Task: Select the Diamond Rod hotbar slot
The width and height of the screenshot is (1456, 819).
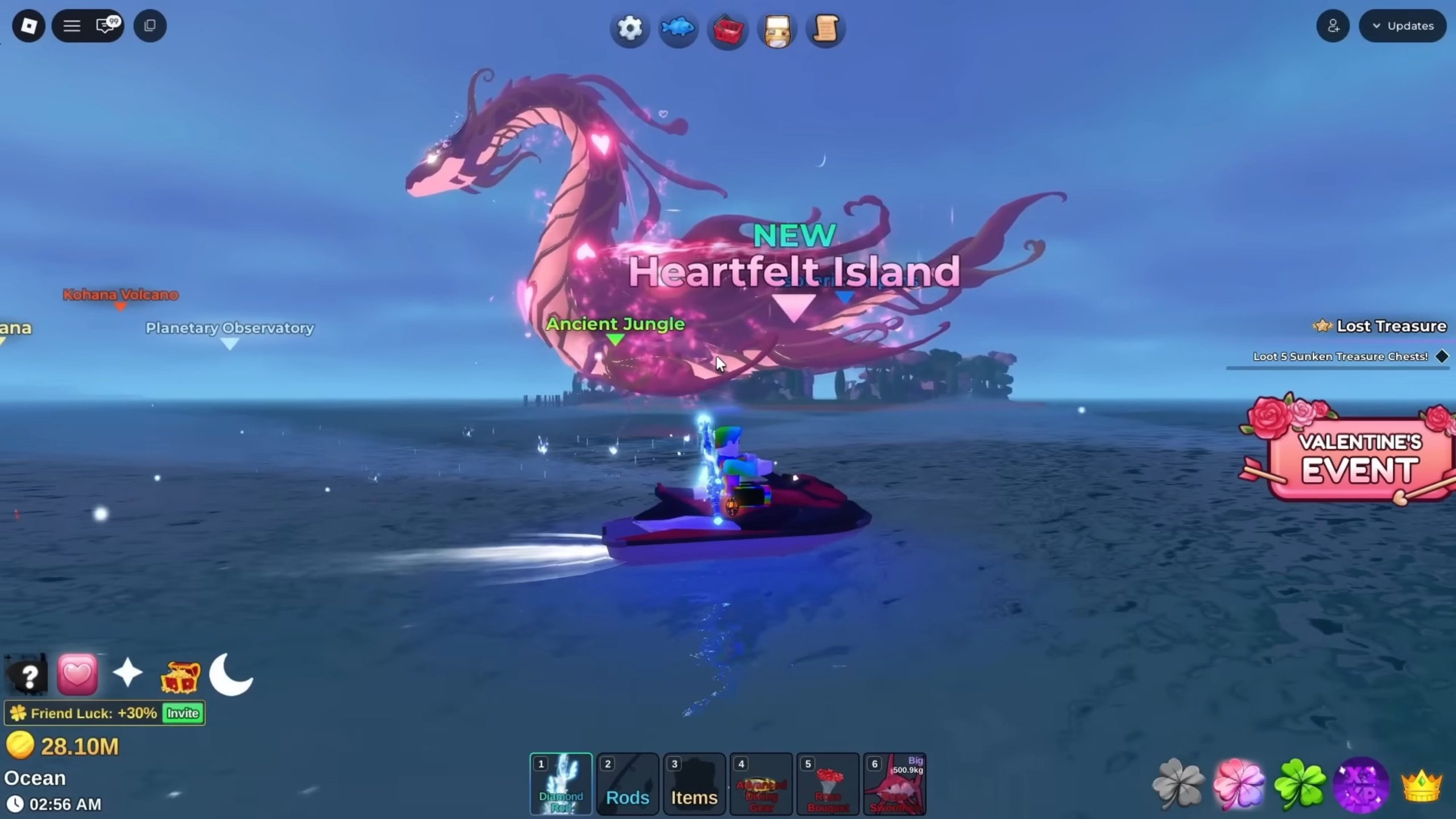Action: coord(561,784)
